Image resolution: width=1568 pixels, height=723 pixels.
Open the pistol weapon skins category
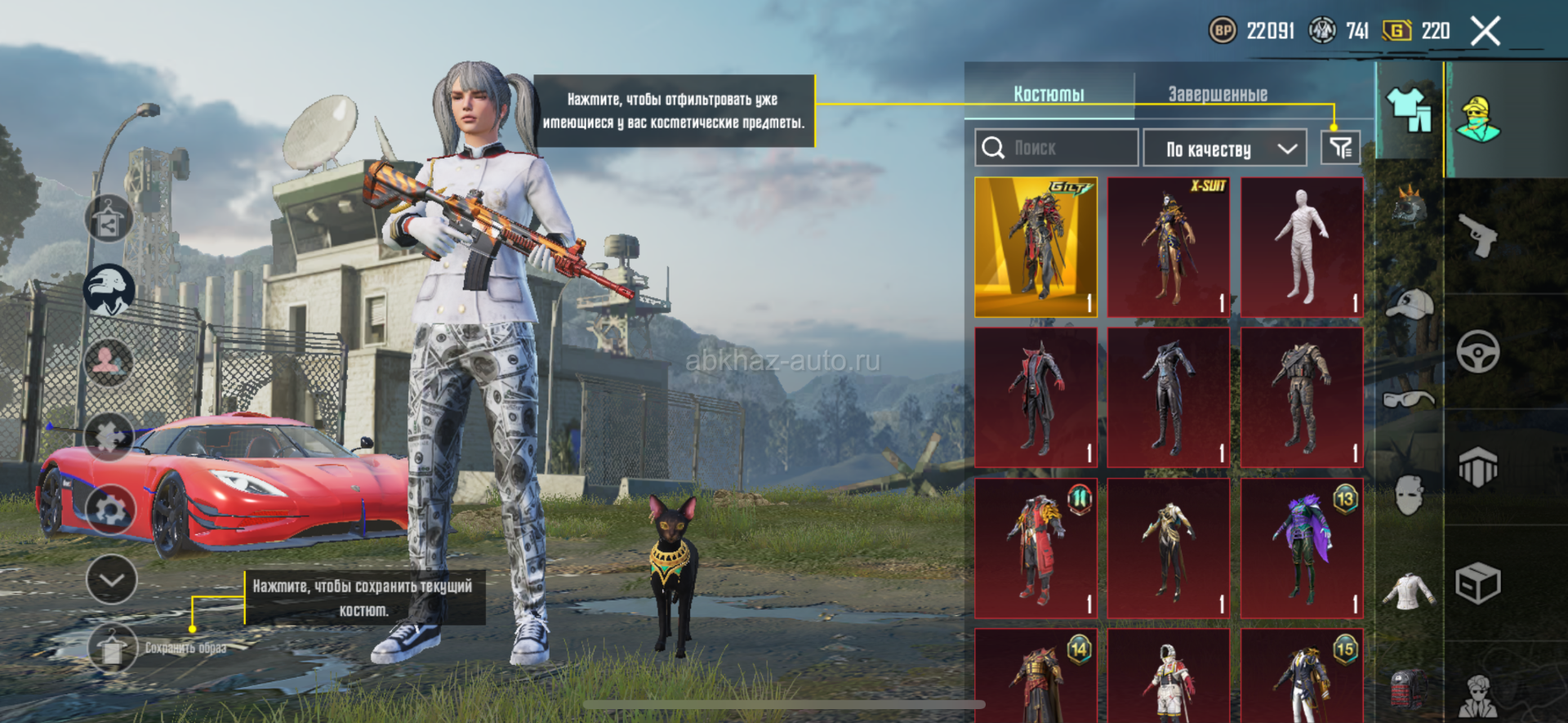click(1477, 235)
